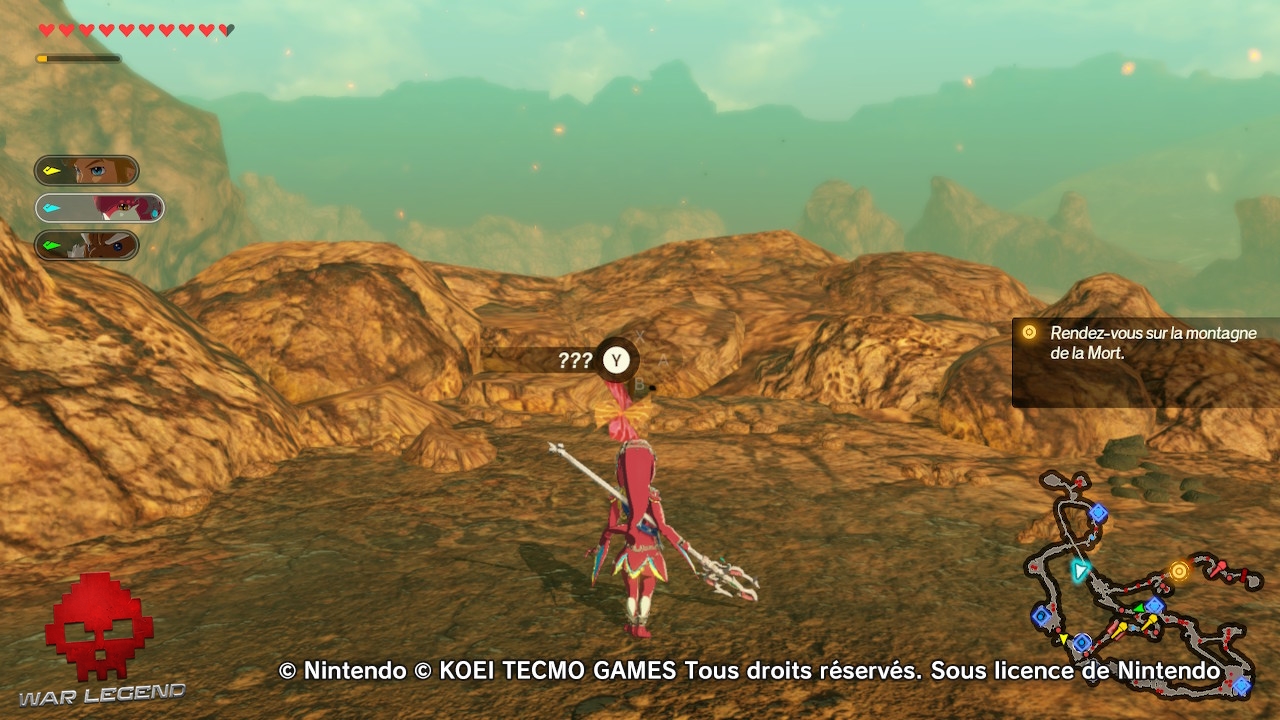Toggle Link's yellow weapon emblem
1280x720 pixels.
coord(50,170)
